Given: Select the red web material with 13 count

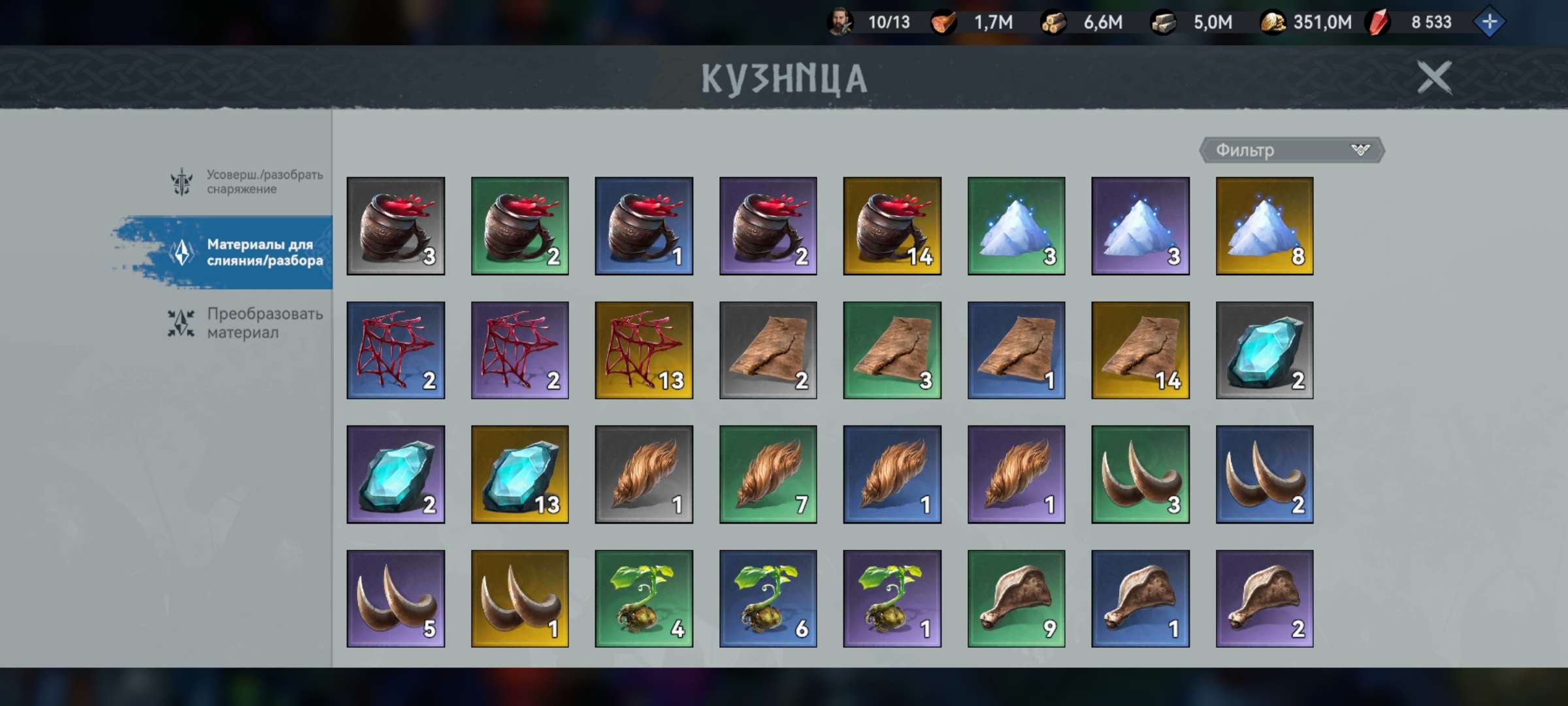Looking at the screenshot, I should (x=644, y=349).
